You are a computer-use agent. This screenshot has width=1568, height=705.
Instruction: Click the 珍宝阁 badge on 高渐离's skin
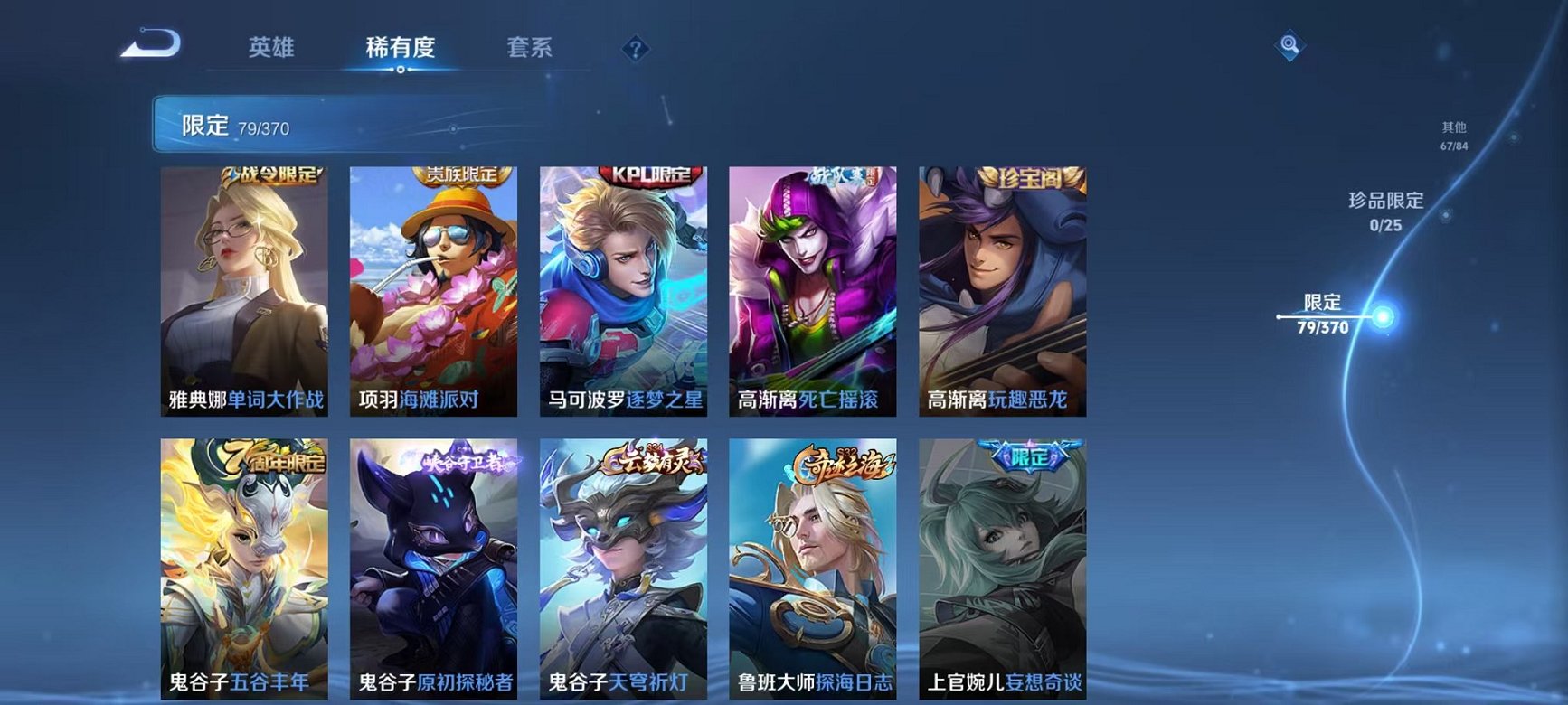pos(1030,179)
